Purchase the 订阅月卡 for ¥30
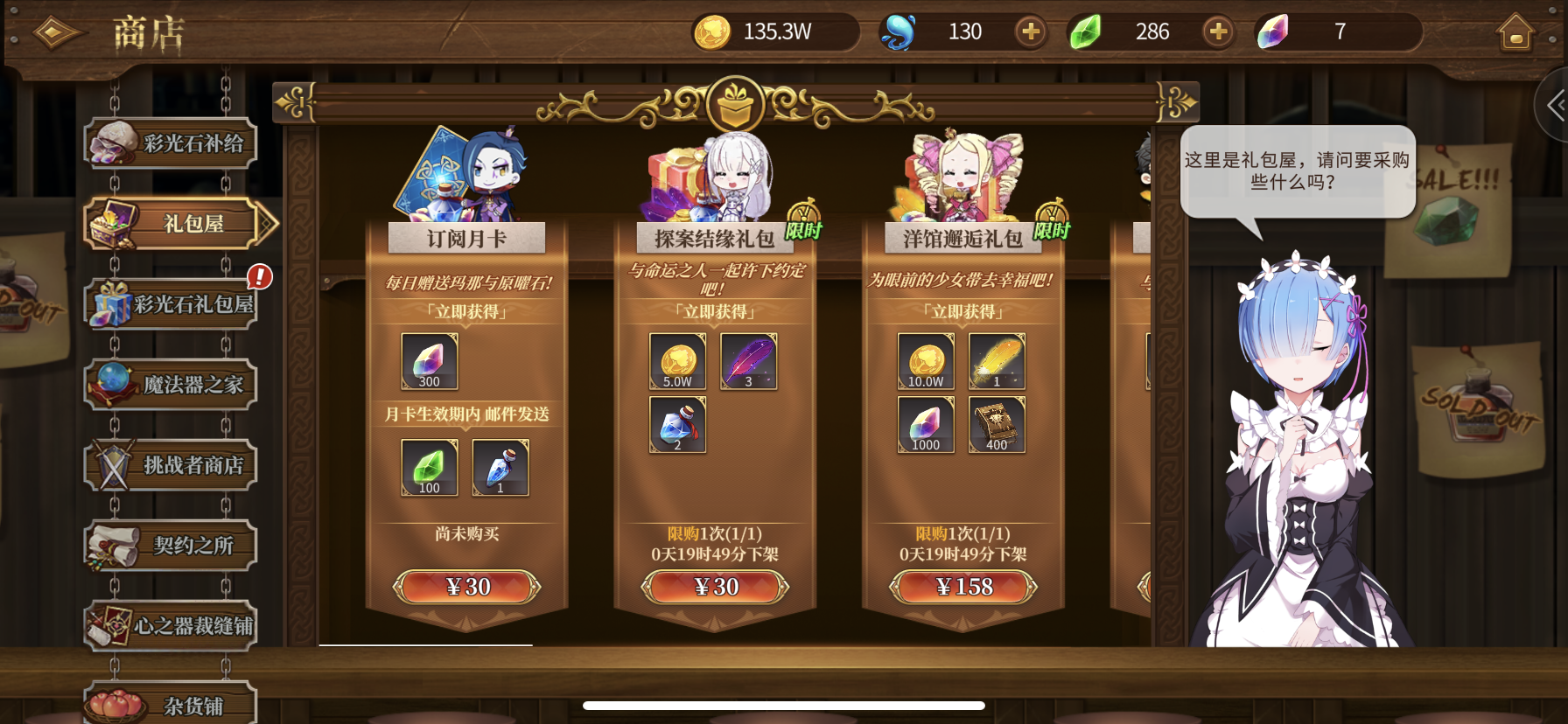This screenshot has height=724, width=1568. tap(468, 587)
